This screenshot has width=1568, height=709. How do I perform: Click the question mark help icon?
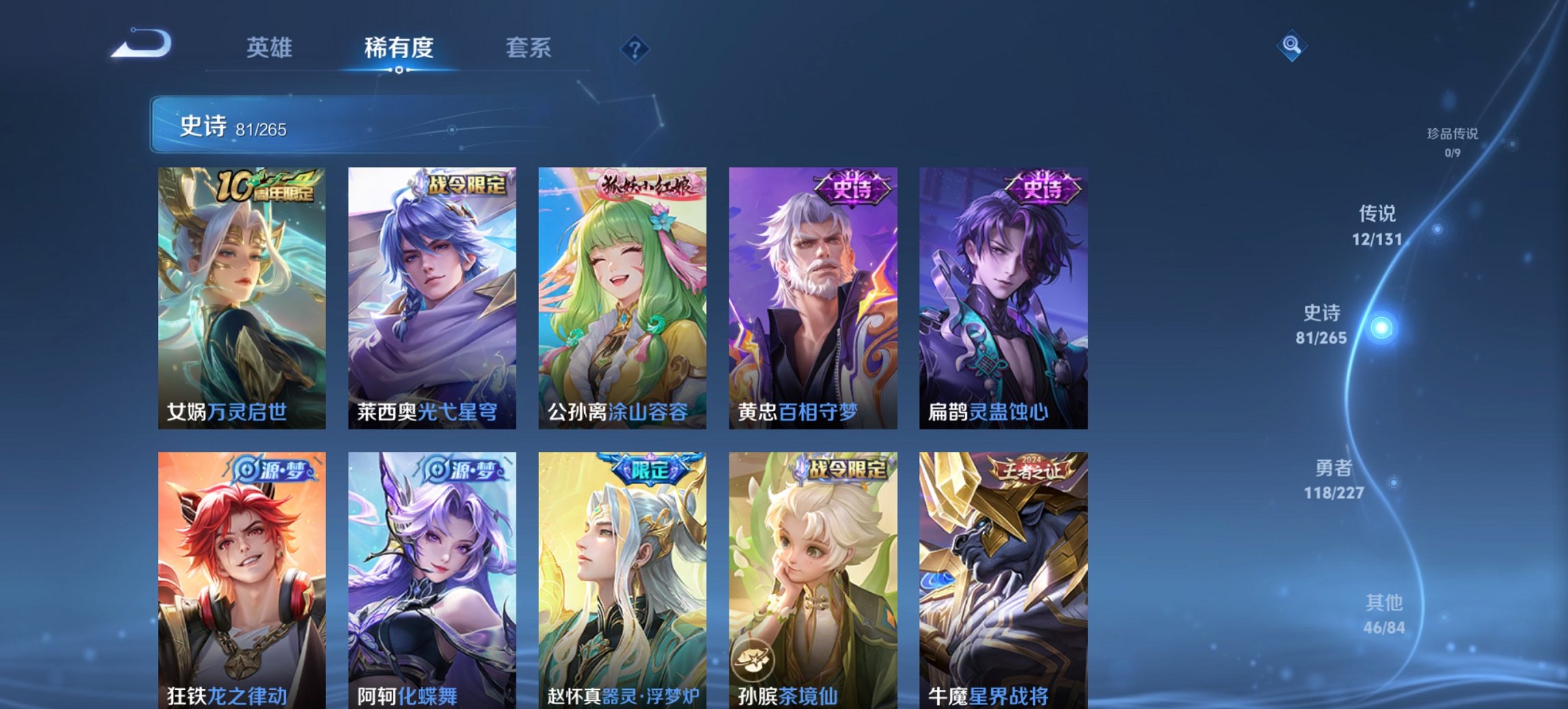pyautogui.click(x=634, y=48)
